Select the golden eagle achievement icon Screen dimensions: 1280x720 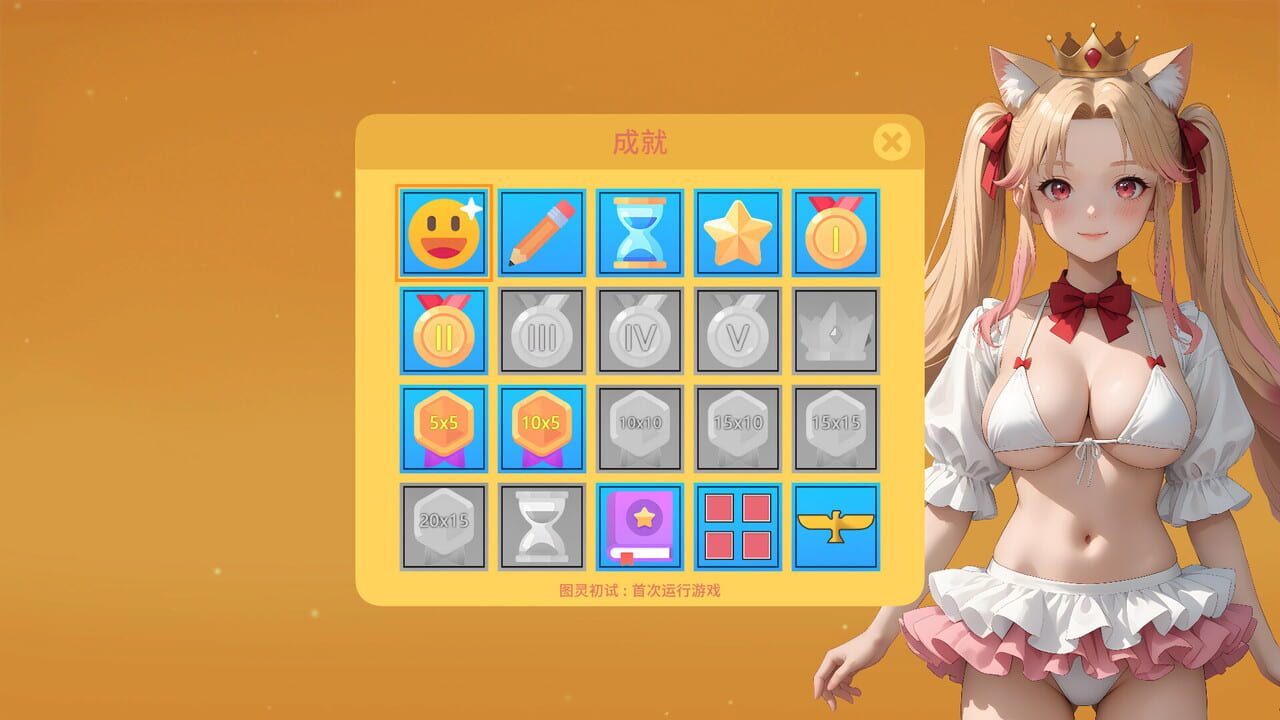(836, 524)
